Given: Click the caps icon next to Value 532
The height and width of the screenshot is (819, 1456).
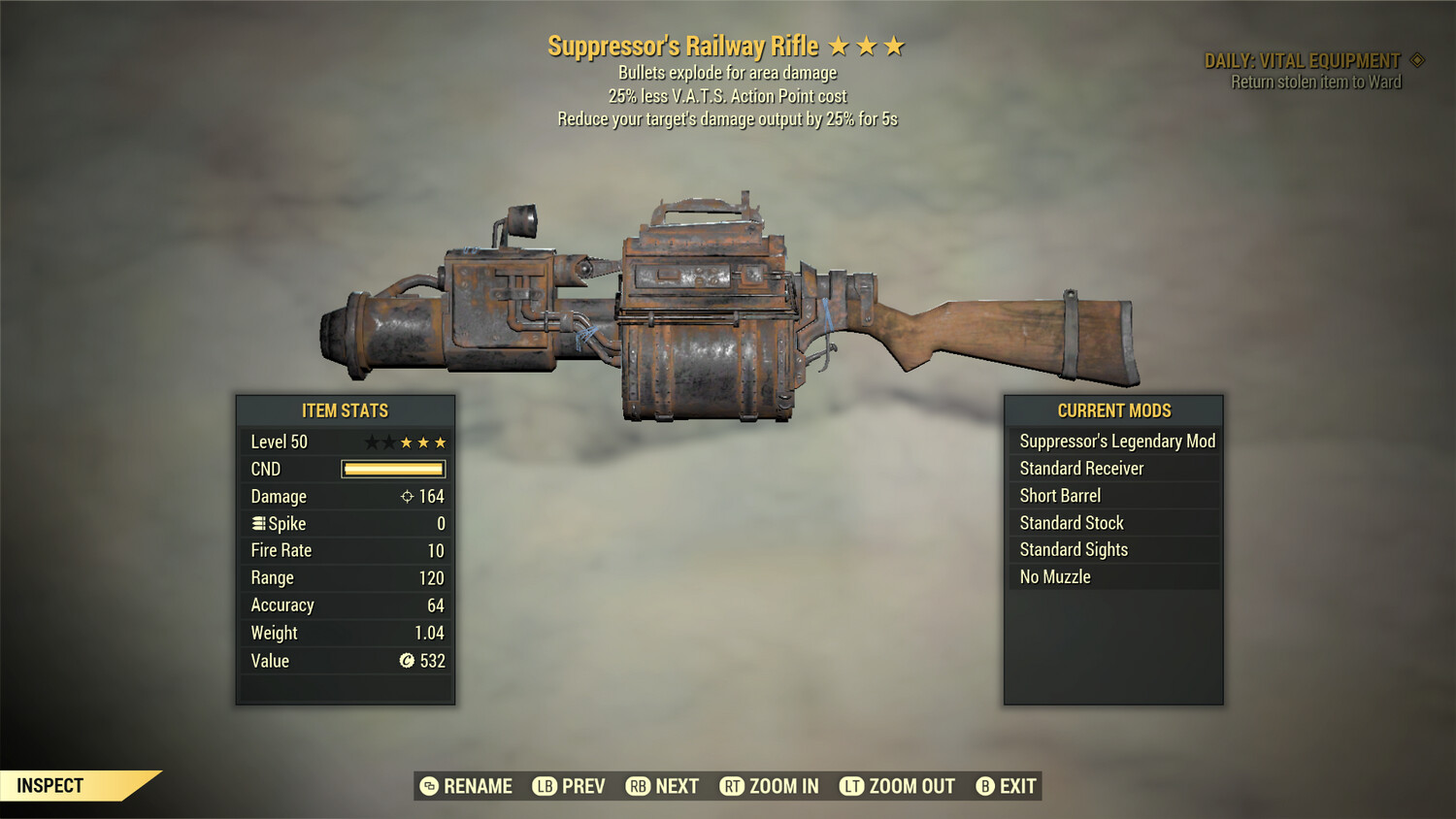Looking at the screenshot, I should tap(407, 661).
